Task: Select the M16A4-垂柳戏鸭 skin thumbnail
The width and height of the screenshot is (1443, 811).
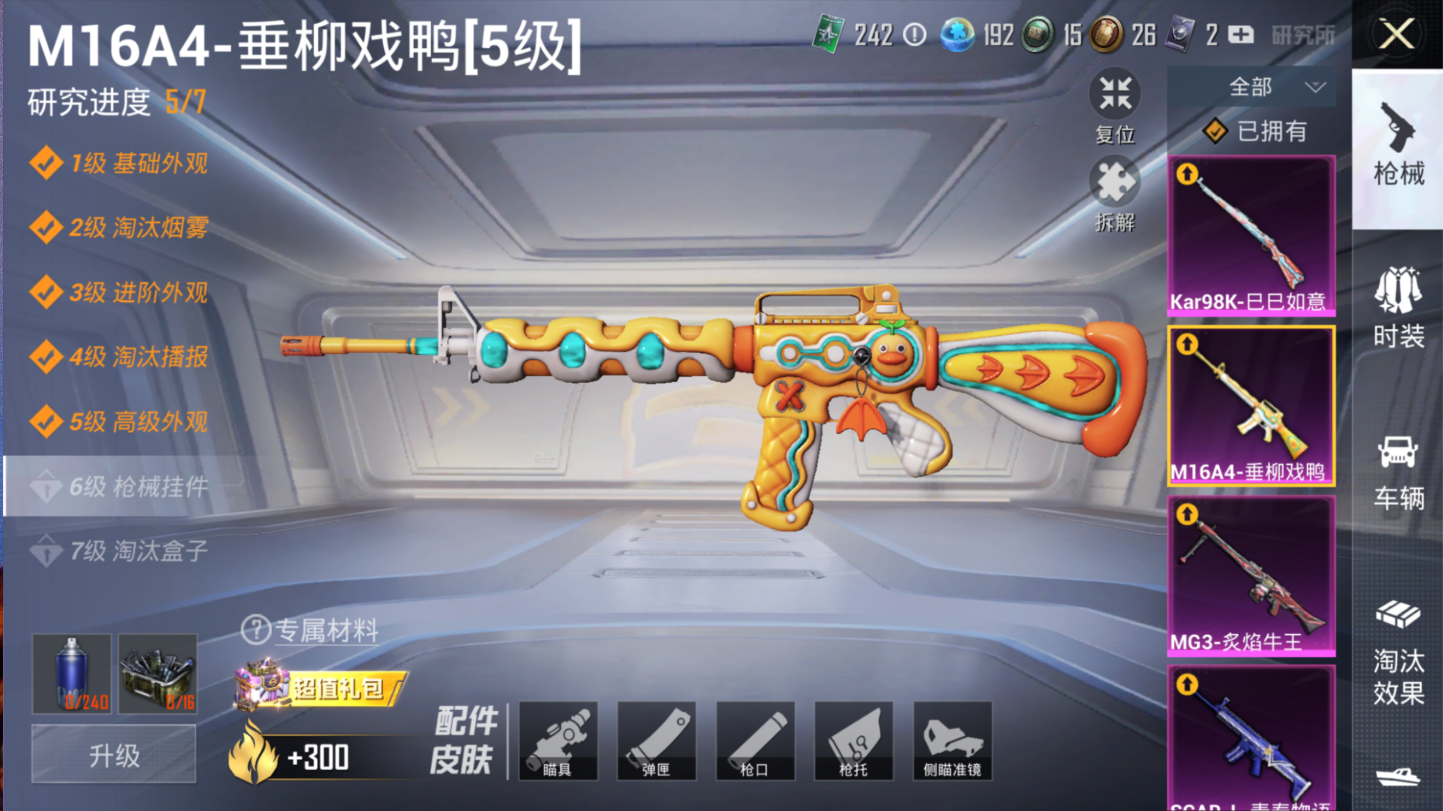Action: 1251,406
